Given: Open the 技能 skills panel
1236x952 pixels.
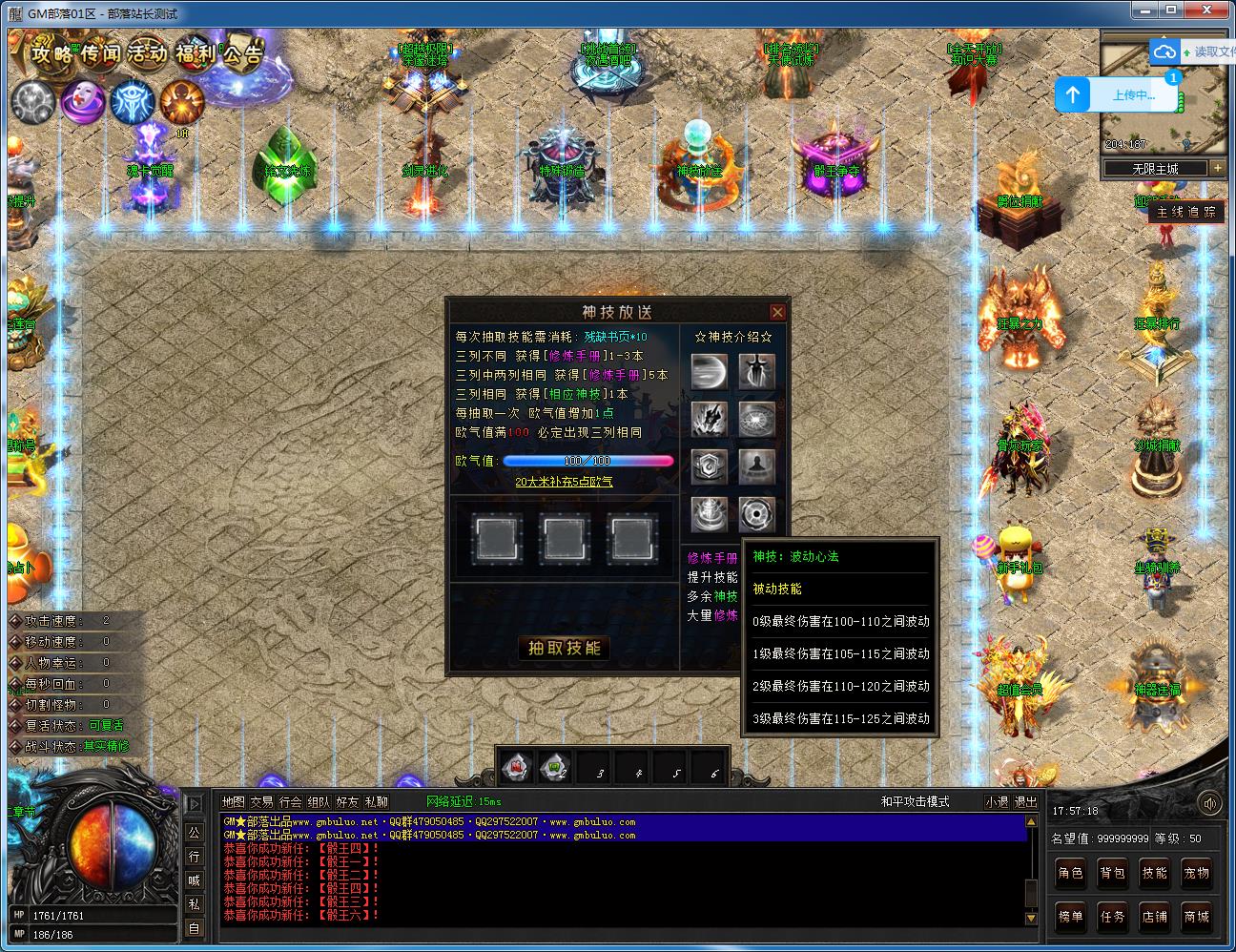Looking at the screenshot, I should (x=1155, y=872).
